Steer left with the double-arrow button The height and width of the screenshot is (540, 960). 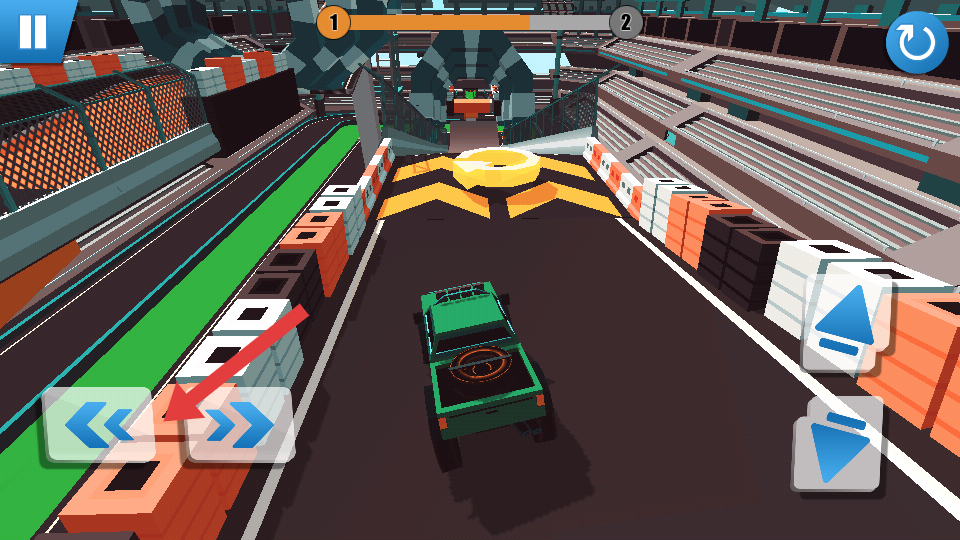pos(97,425)
